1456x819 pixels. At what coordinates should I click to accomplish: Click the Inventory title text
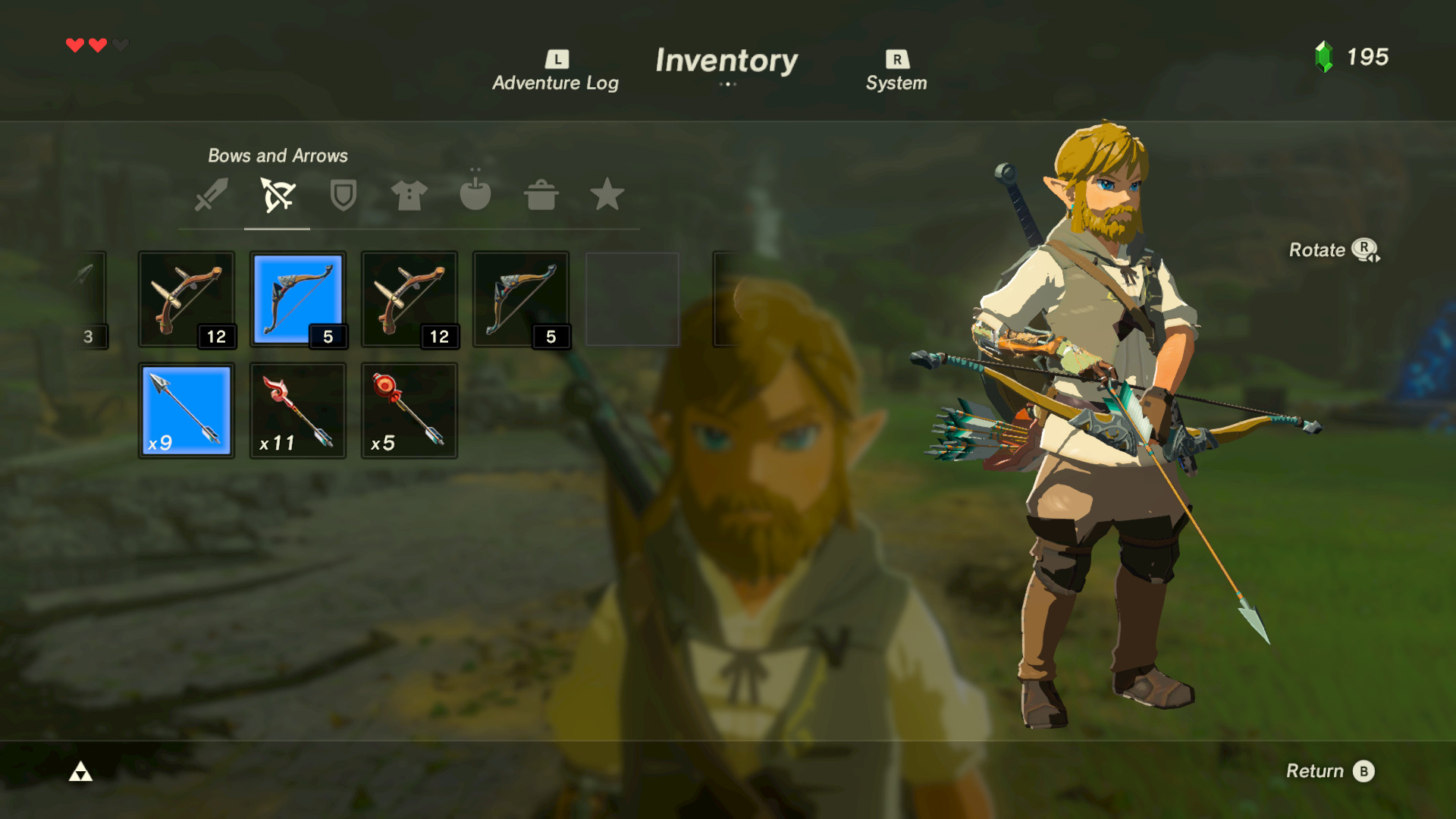727,61
